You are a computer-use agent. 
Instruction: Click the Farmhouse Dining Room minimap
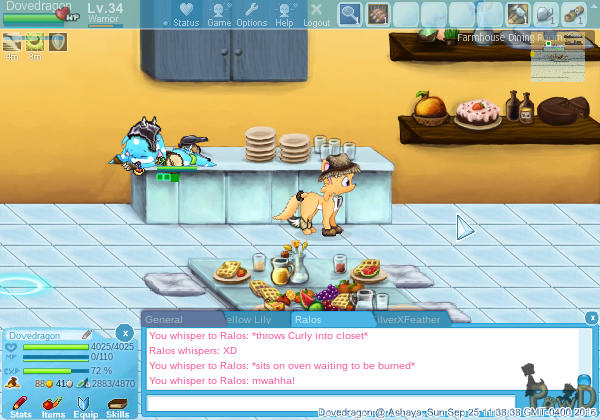click(x=557, y=58)
